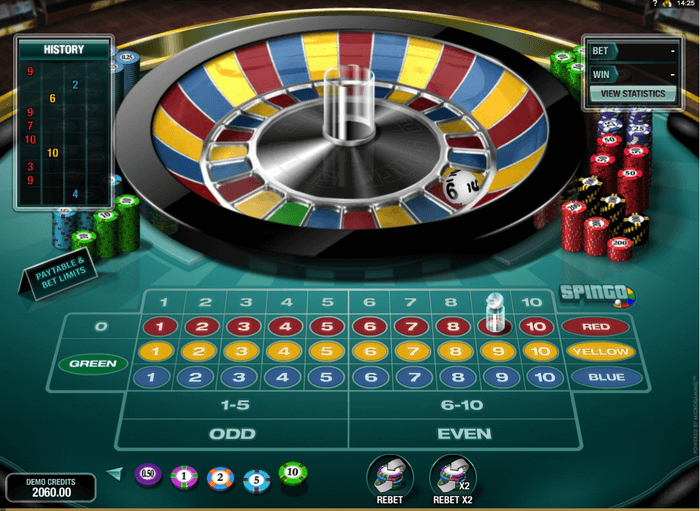Bet on blue number 3

tap(242, 377)
